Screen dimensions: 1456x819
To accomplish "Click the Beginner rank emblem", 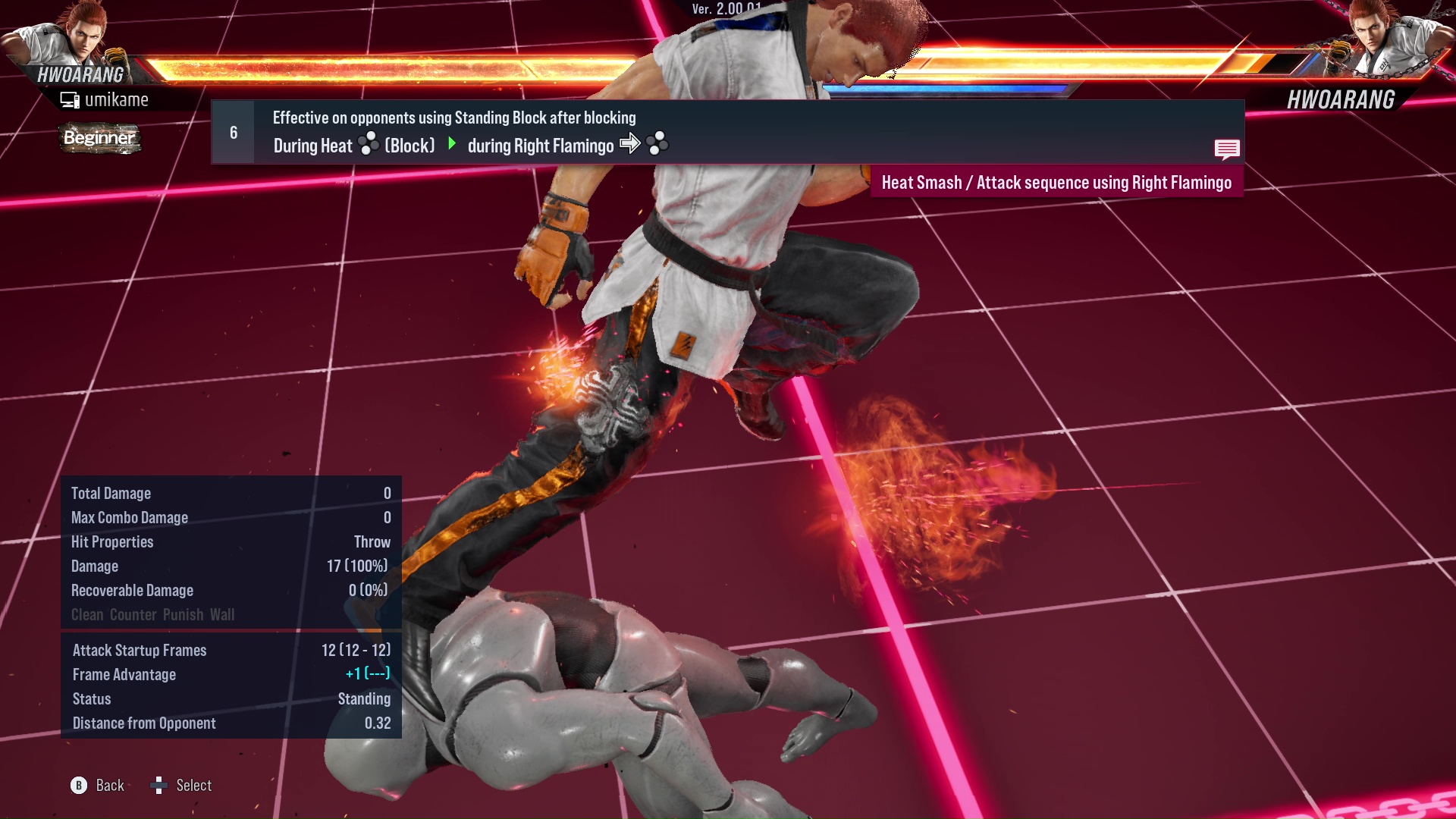I will click(x=99, y=139).
